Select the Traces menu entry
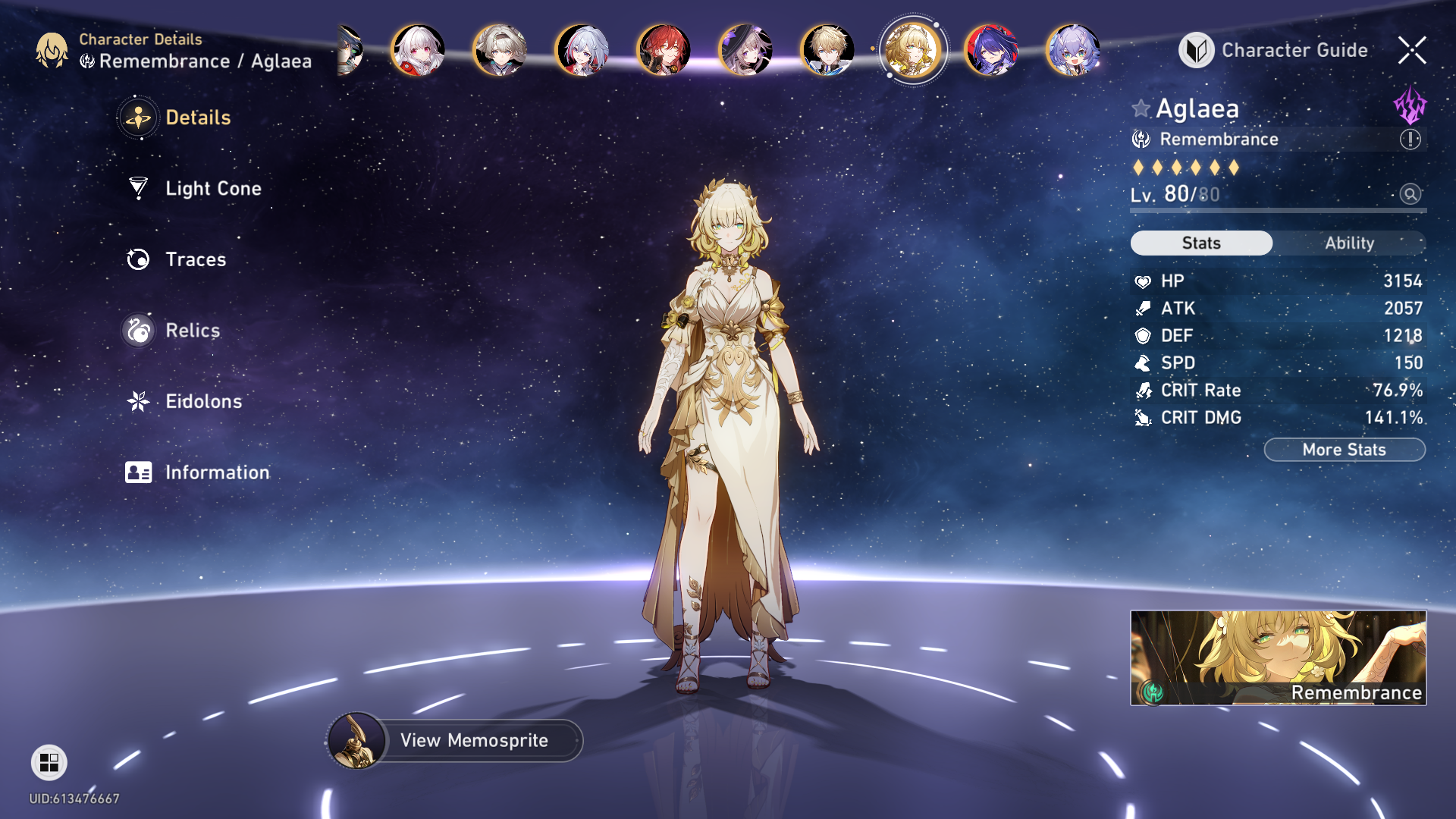The image size is (1456, 819). (x=195, y=259)
